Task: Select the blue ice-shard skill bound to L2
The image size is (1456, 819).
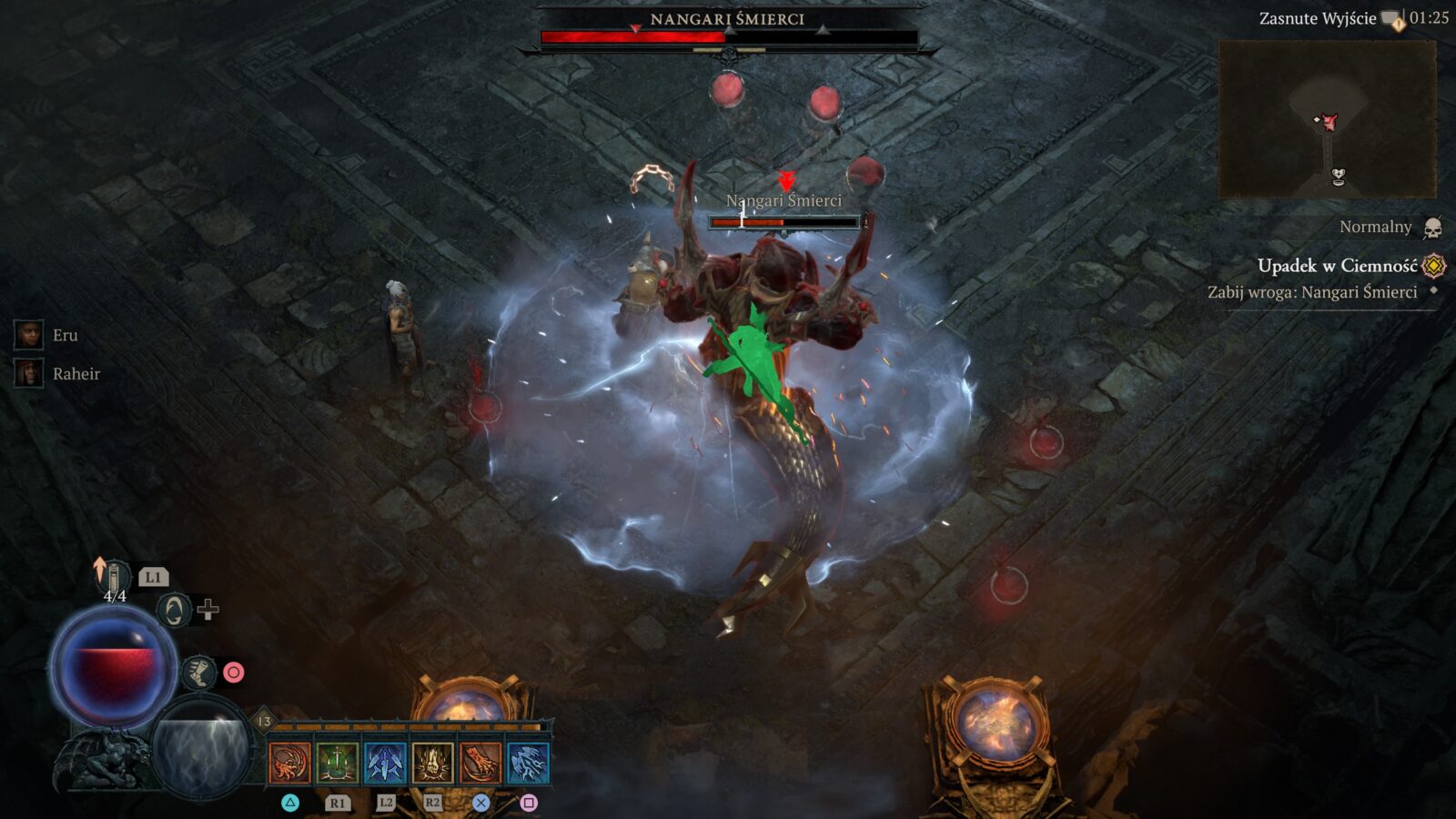Action: point(382,761)
